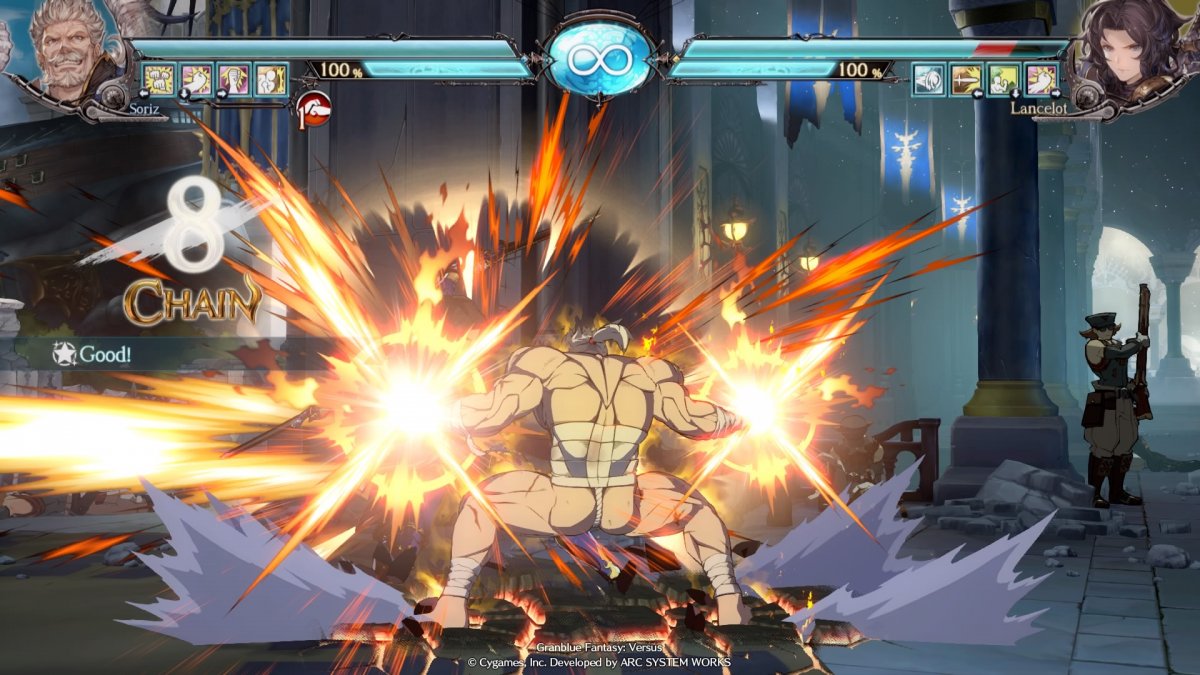Trigger Soriz's flexing muscle figure skill icon

tap(271, 79)
